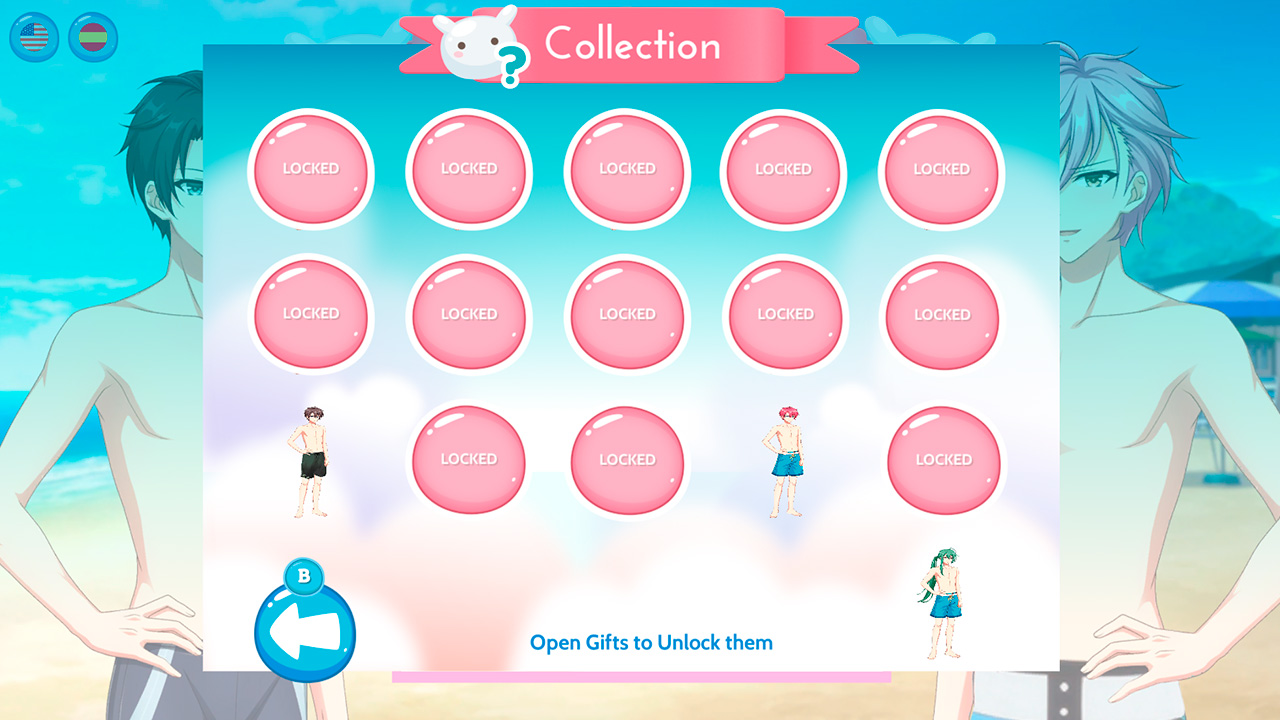The image size is (1280, 720).
Task: Select the pink-haired character in blue shorts
Action: click(x=786, y=460)
